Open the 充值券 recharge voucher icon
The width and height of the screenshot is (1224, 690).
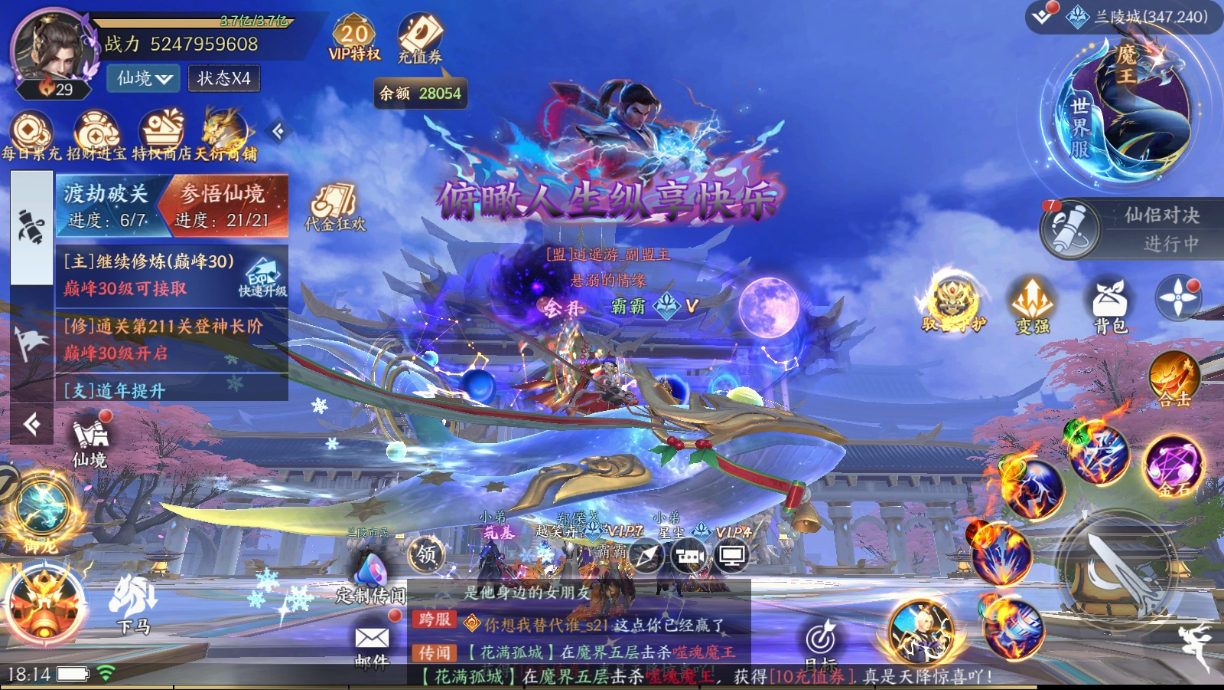pos(420,37)
